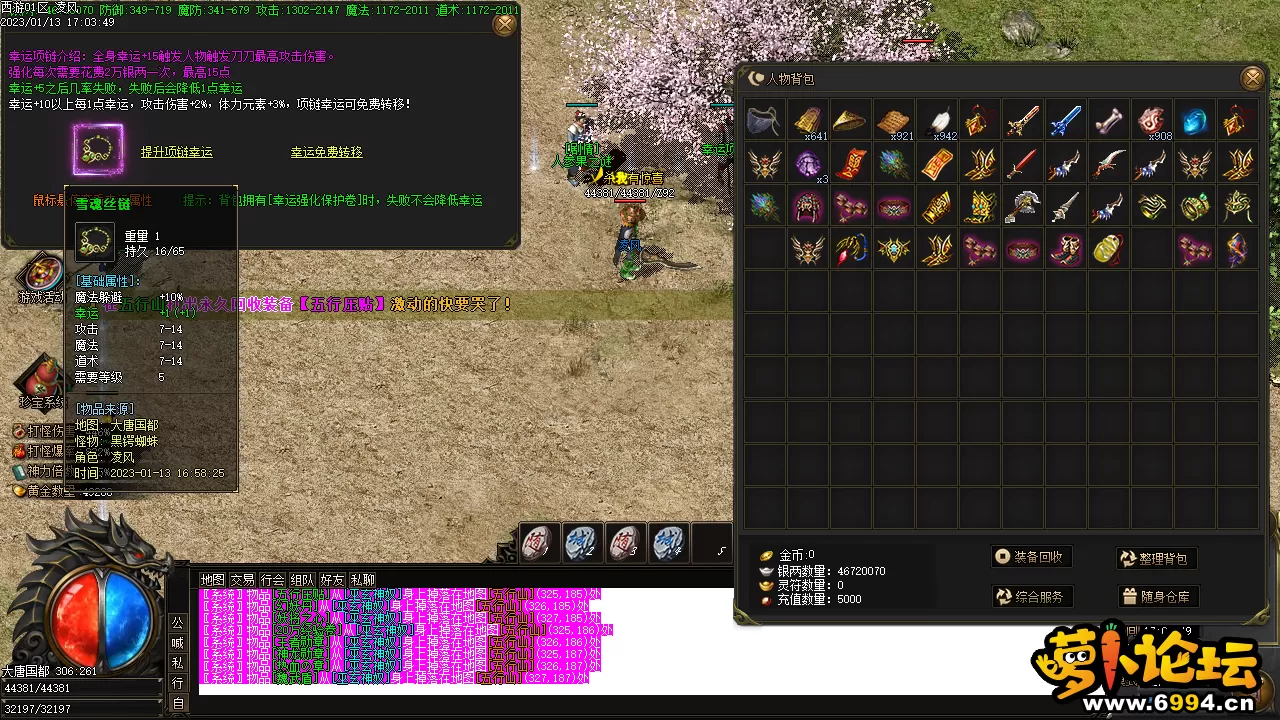Switch chat to the 地图 tab
The width and height of the screenshot is (1280, 720).
tap(212, 580)
